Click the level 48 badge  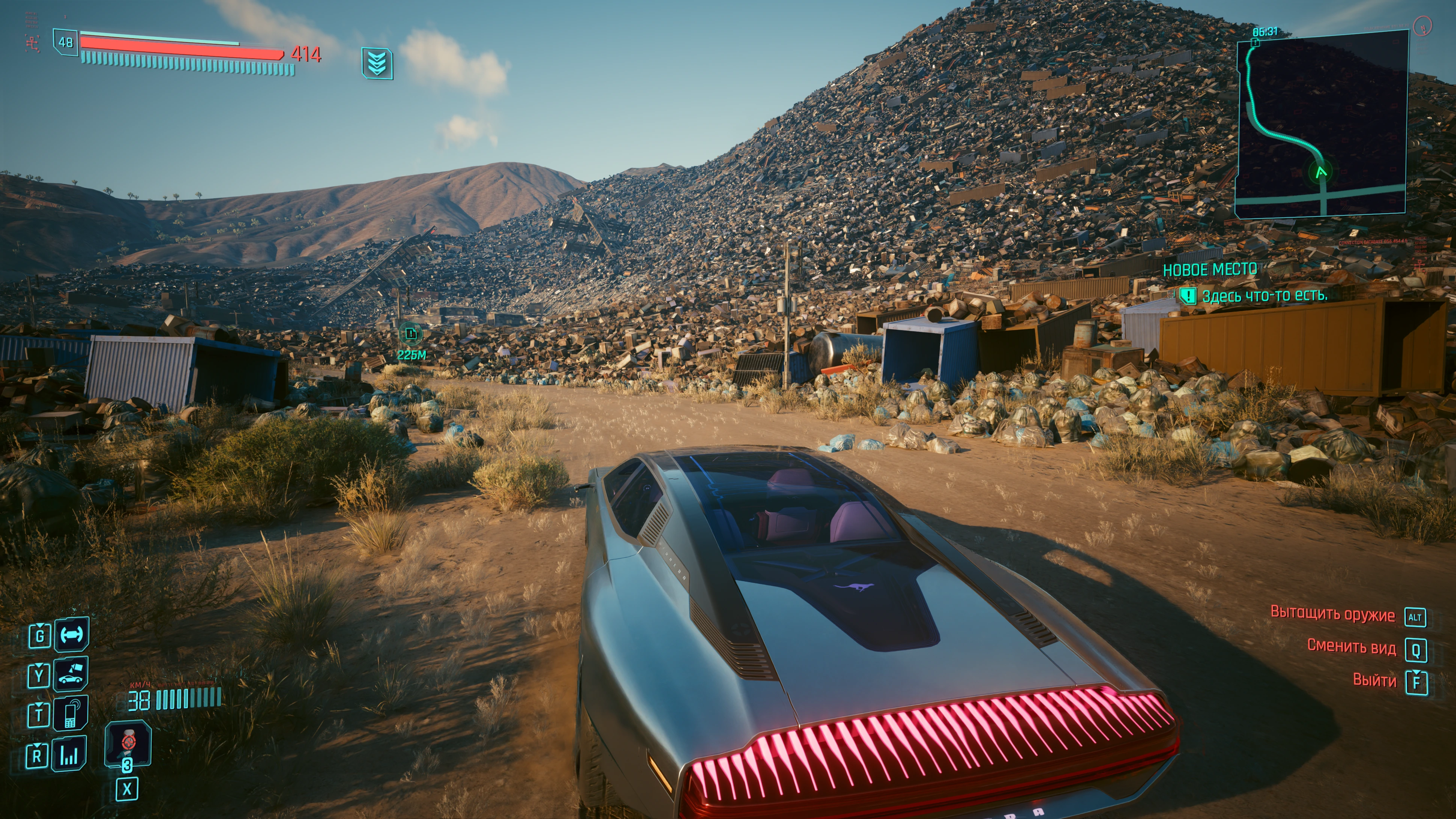tap(66, 42)
